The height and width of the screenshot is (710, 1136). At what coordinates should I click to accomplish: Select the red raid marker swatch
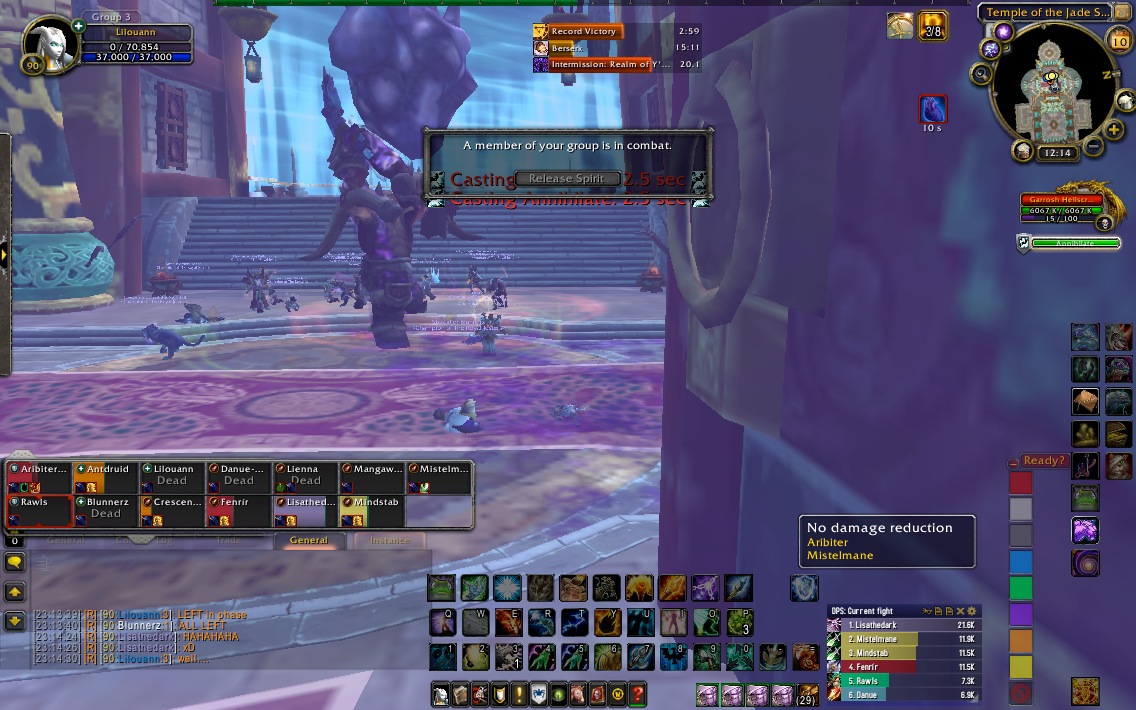(x=1020, y=483)
